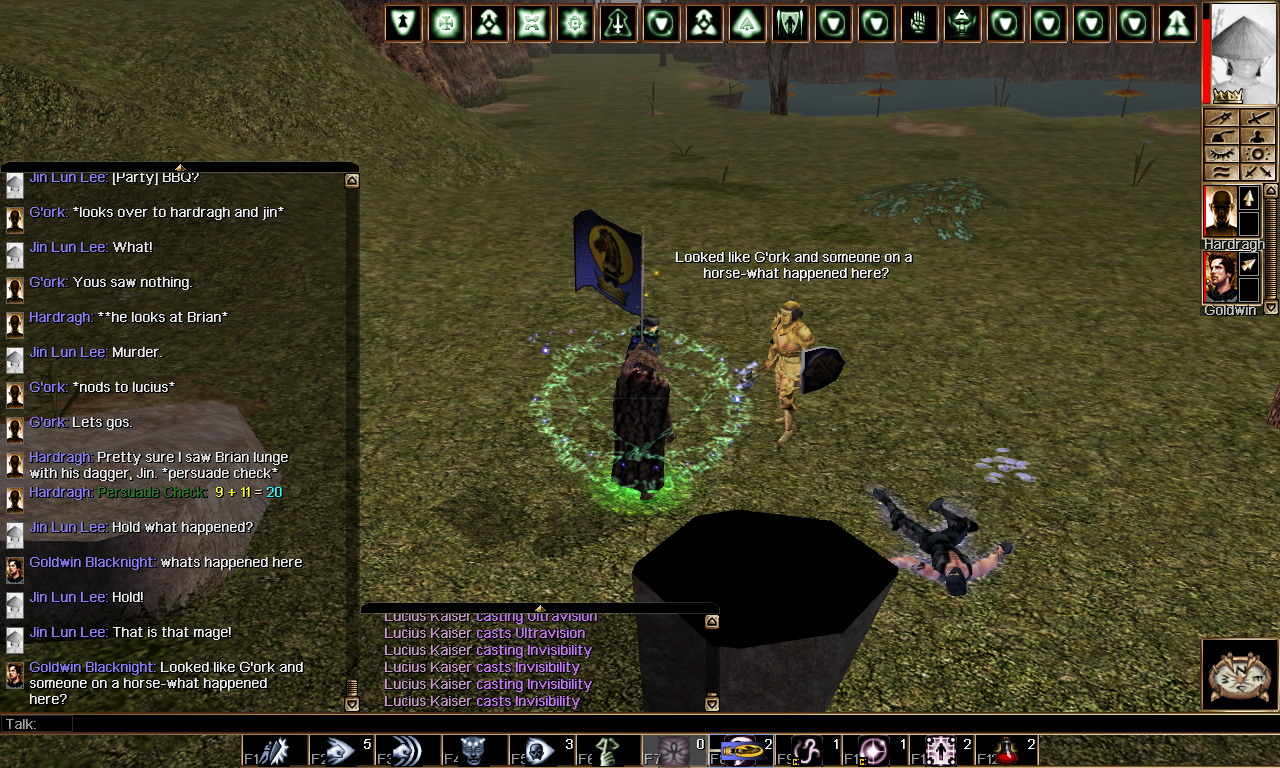Open the character silhouette panel button
Viewport: 1280px width, 768px height.
click(1258, 136)
